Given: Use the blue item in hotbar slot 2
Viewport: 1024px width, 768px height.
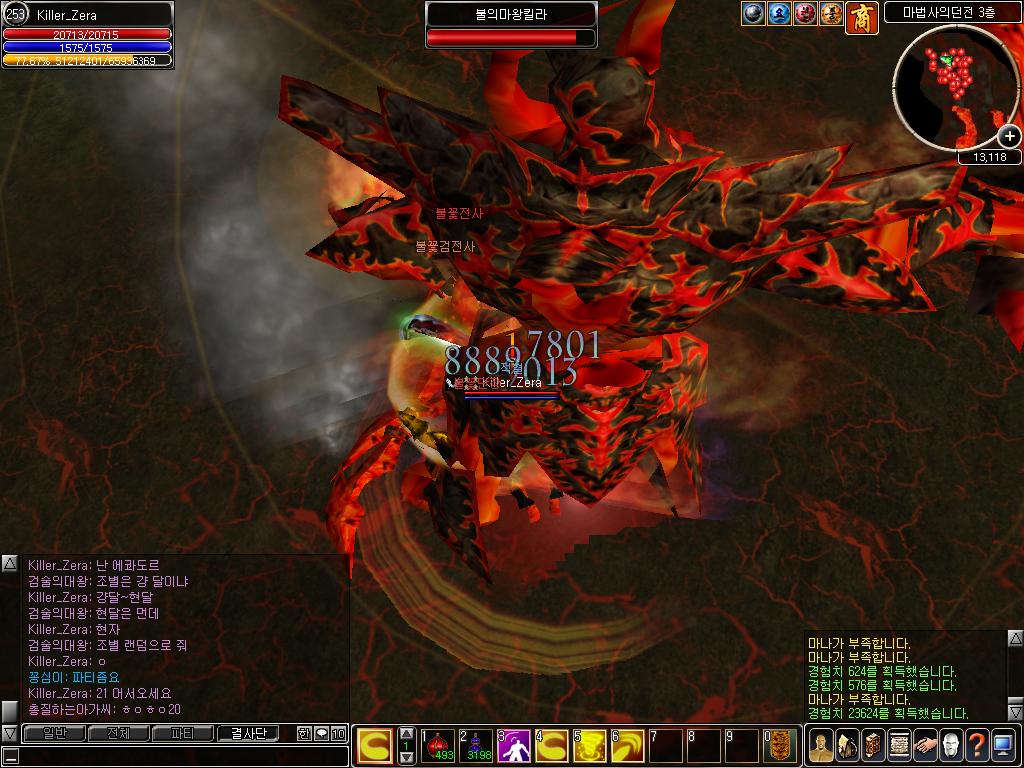Looking at the screenshot, I should pyautogui.click(x=477, y=745).
